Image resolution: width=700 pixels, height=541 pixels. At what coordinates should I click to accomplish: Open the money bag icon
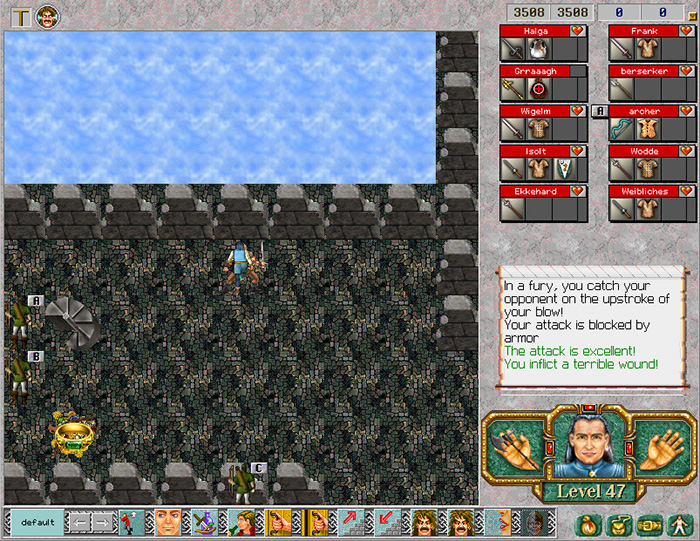(588, 523)
